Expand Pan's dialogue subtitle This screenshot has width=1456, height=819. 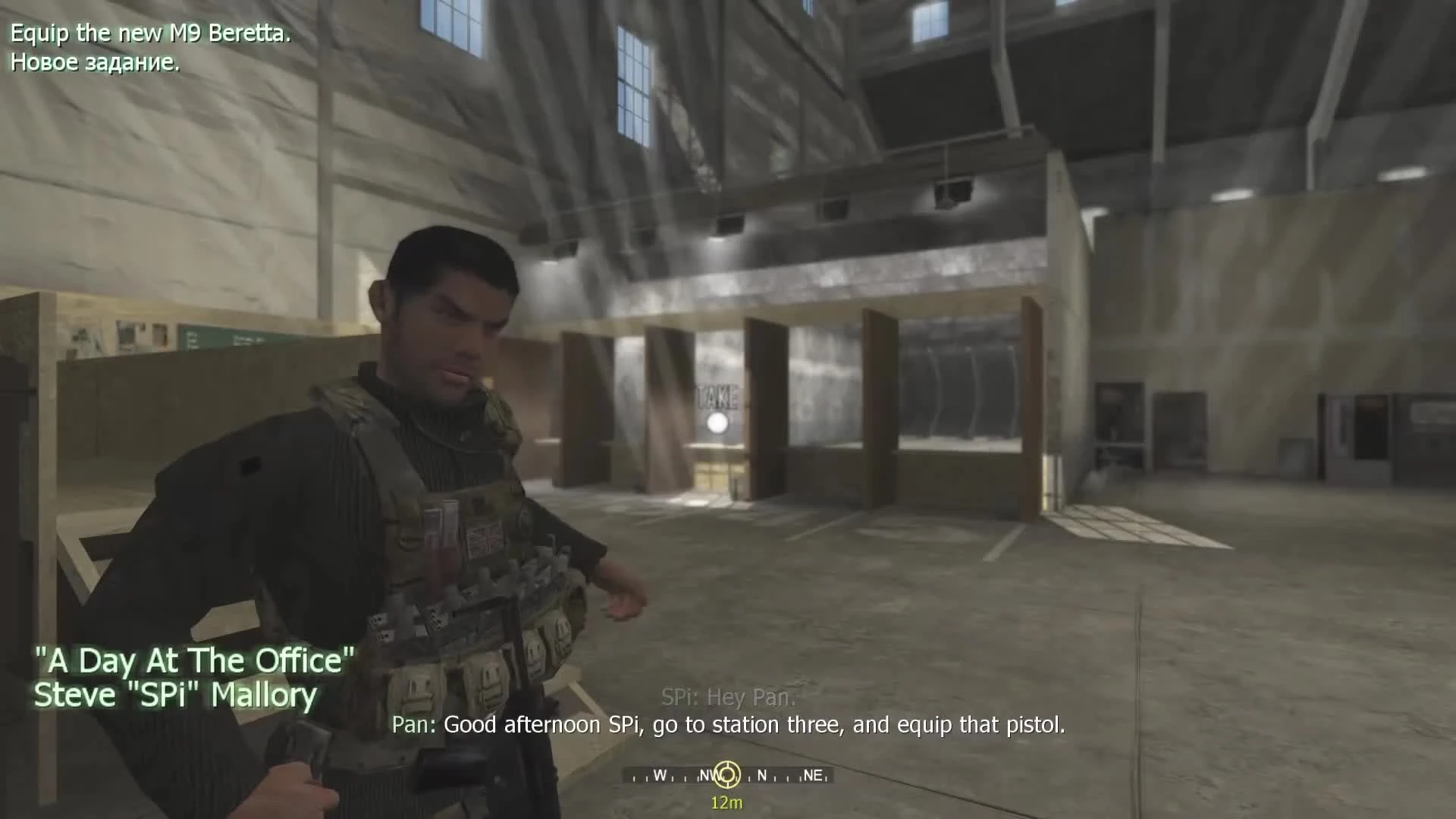coord(730,724)
